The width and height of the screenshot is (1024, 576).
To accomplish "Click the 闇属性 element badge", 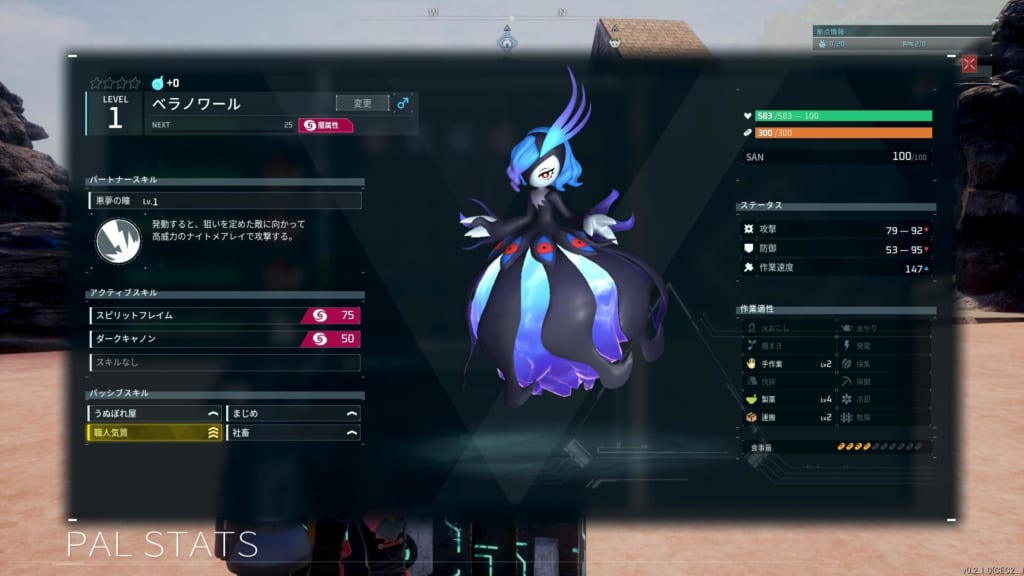I will pos(327,125).
